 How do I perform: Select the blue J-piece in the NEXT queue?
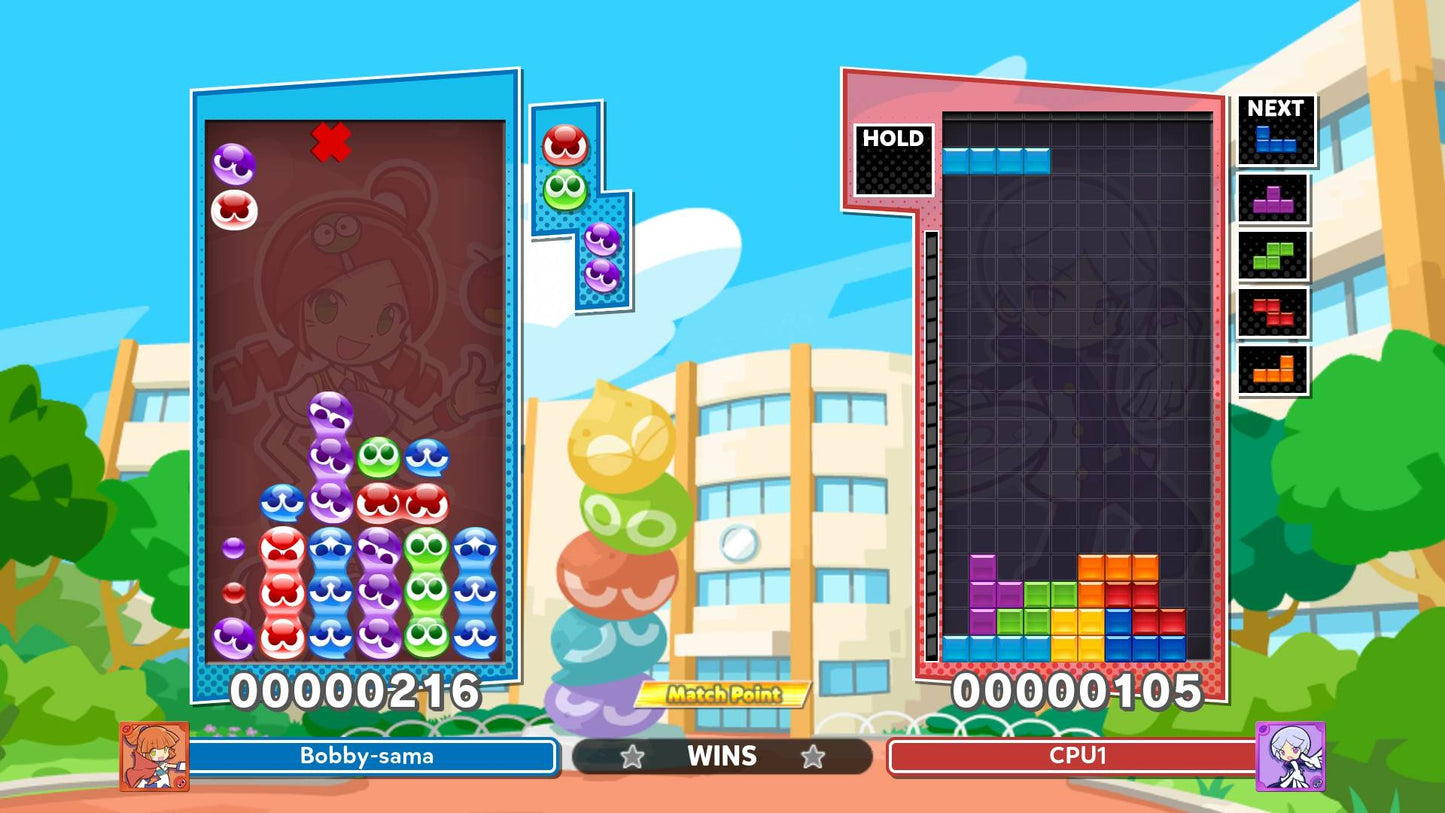pos(1275,139)
